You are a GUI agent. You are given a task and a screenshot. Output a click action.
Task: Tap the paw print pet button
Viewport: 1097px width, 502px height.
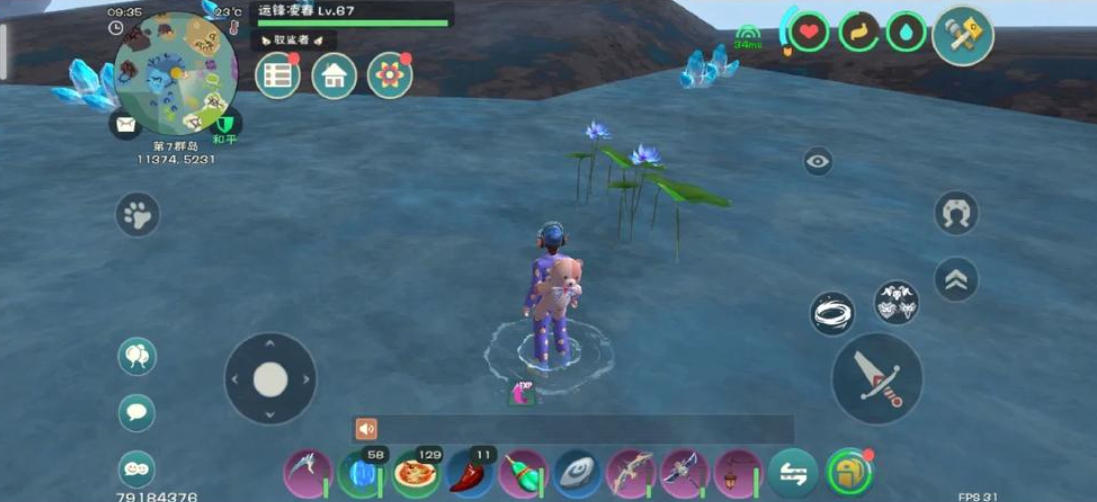(138, 214)
